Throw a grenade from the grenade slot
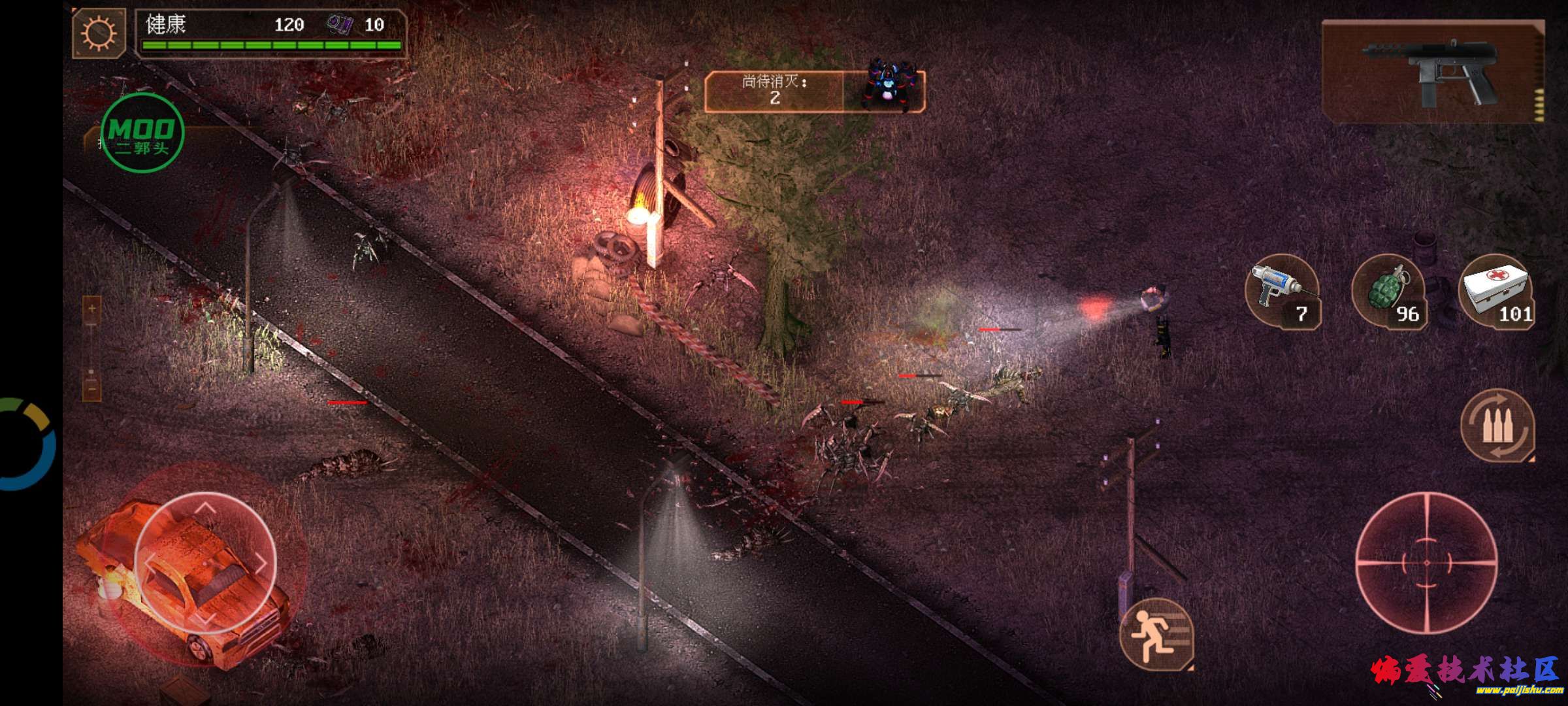Viewport: 1568px width, 706px height. click(x=1389, y=292)
